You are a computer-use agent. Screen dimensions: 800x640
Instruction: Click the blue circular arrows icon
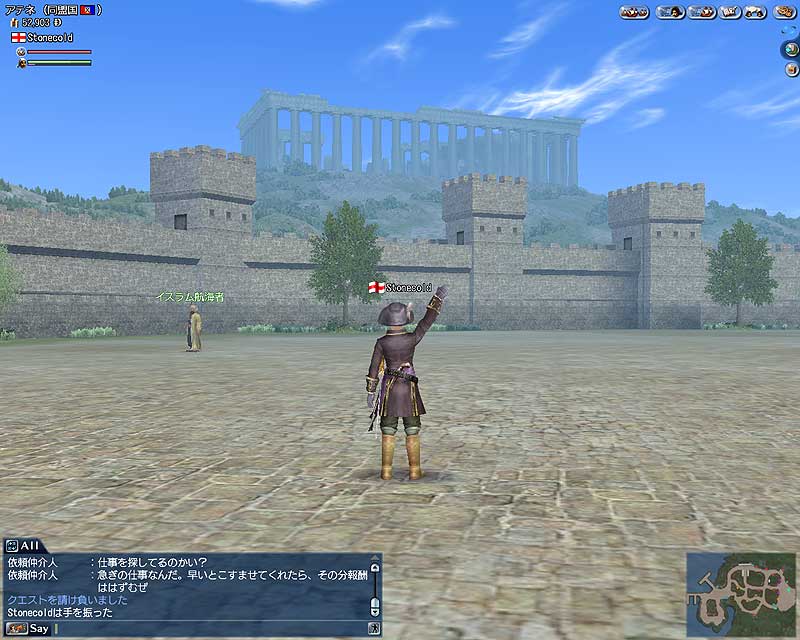tap(789, 28)
